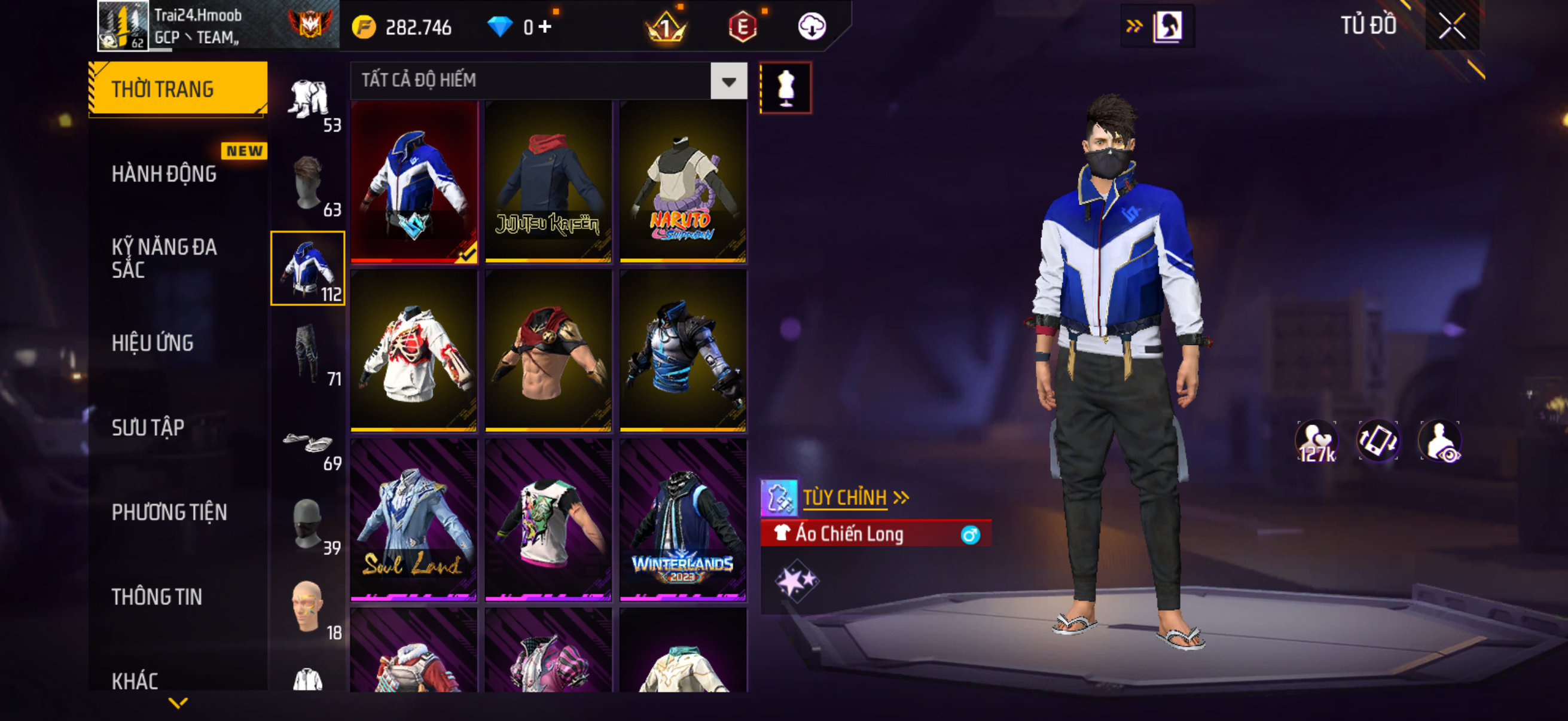This screenshot has height=721, width=1568.
Task: Open the pants category with 71 items
Action: (x=309, y=353)
